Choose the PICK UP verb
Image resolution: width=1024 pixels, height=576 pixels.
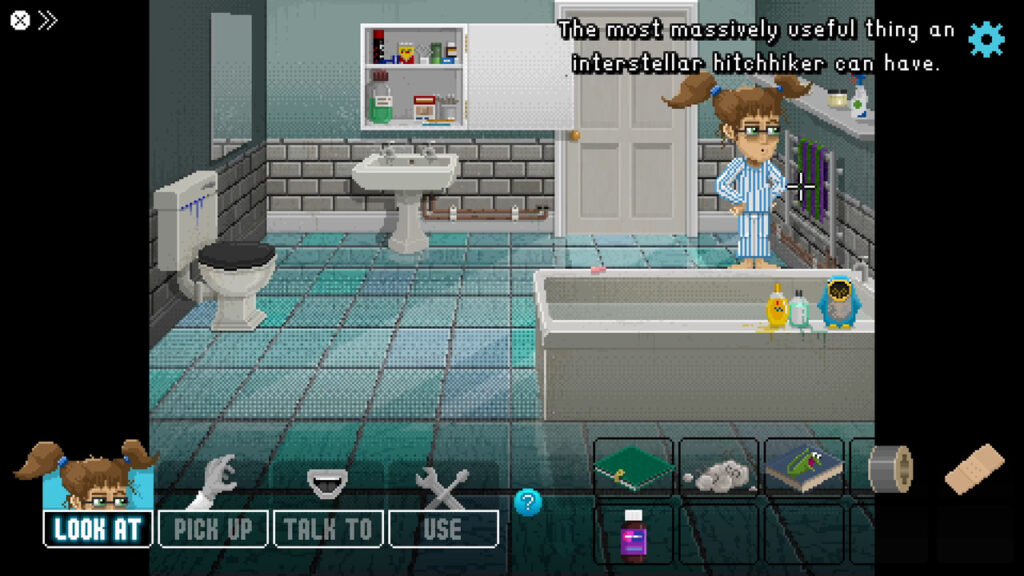click(213, 528)
